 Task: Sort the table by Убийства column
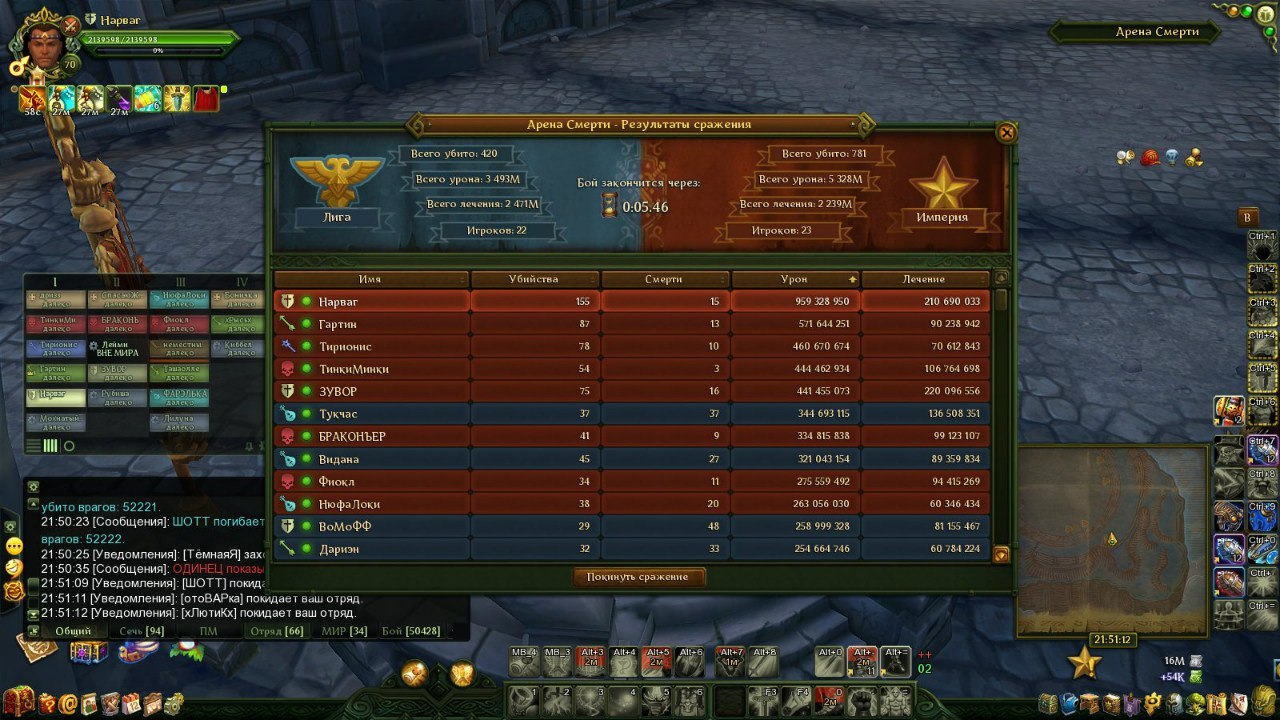point(533,279)
